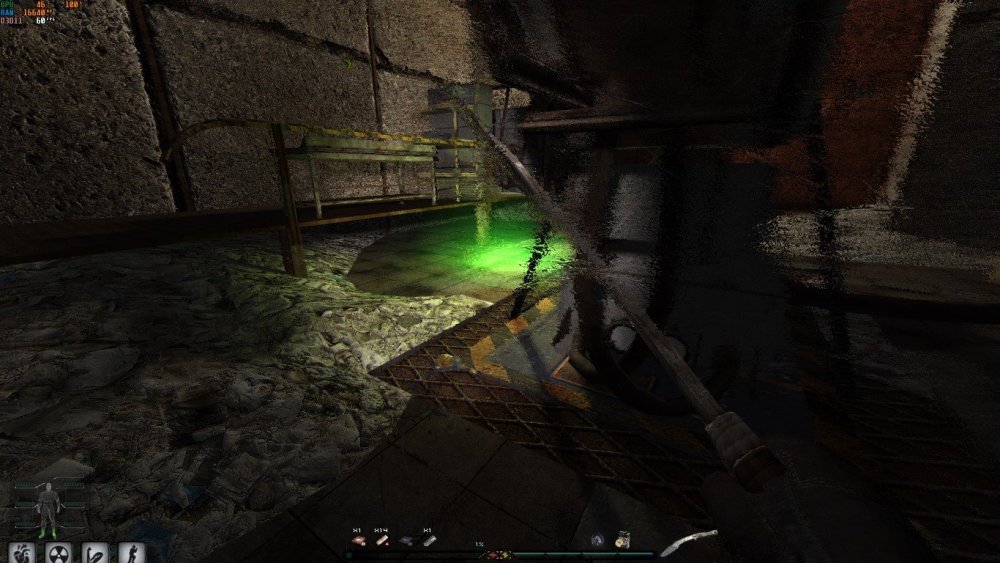Click the heart status icon

22,552
